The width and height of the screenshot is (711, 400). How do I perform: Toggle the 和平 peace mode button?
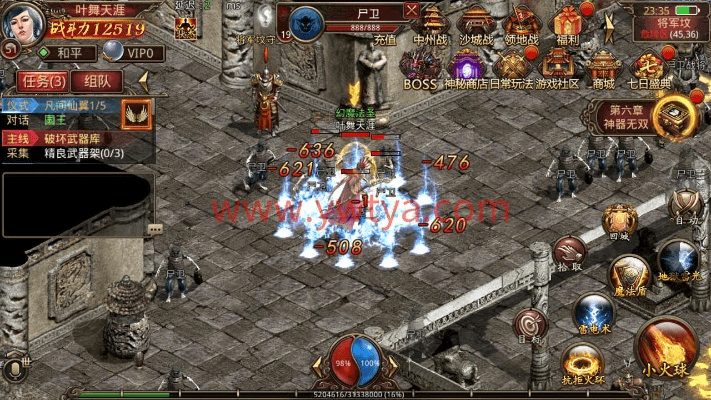click(63, 52)
